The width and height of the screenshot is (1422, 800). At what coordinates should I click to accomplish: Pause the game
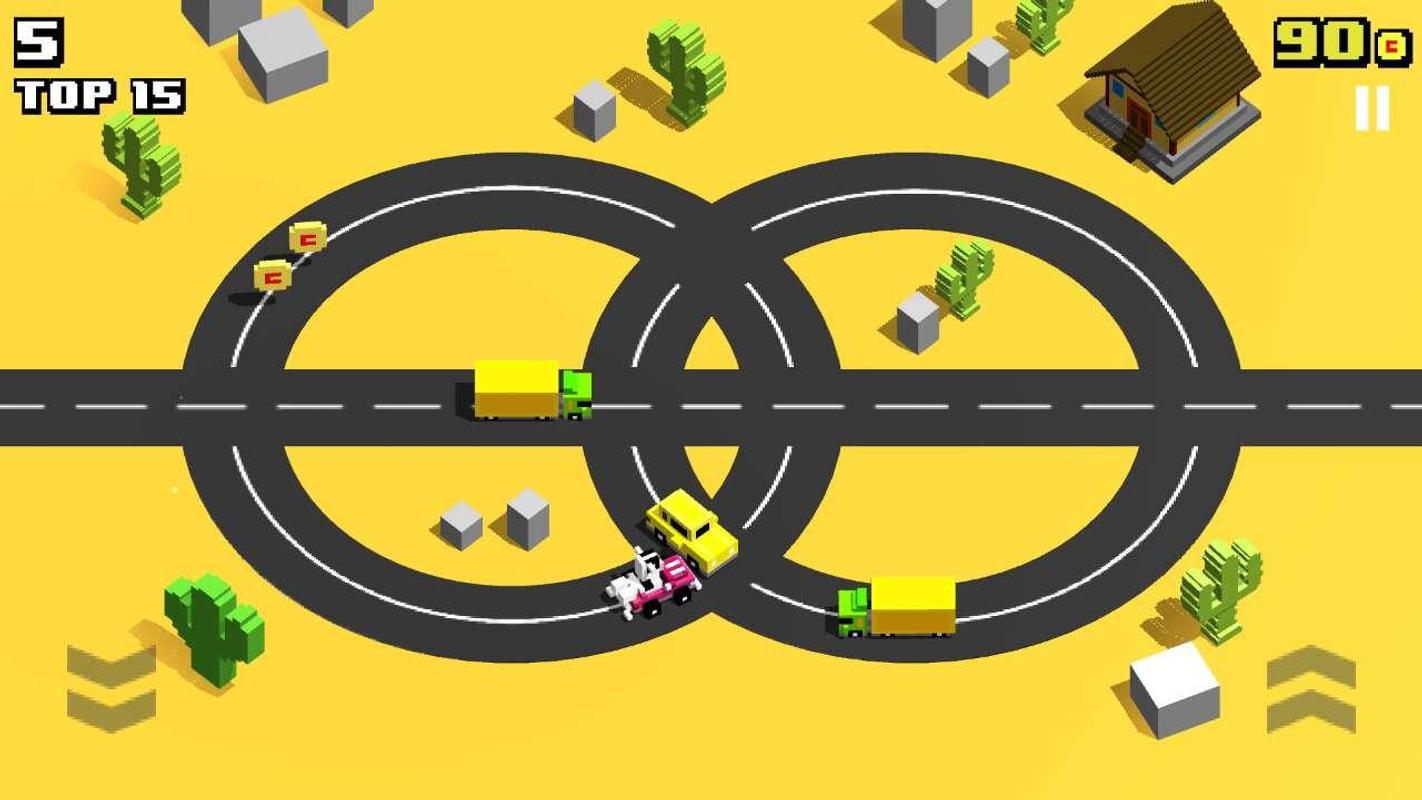1372,108
